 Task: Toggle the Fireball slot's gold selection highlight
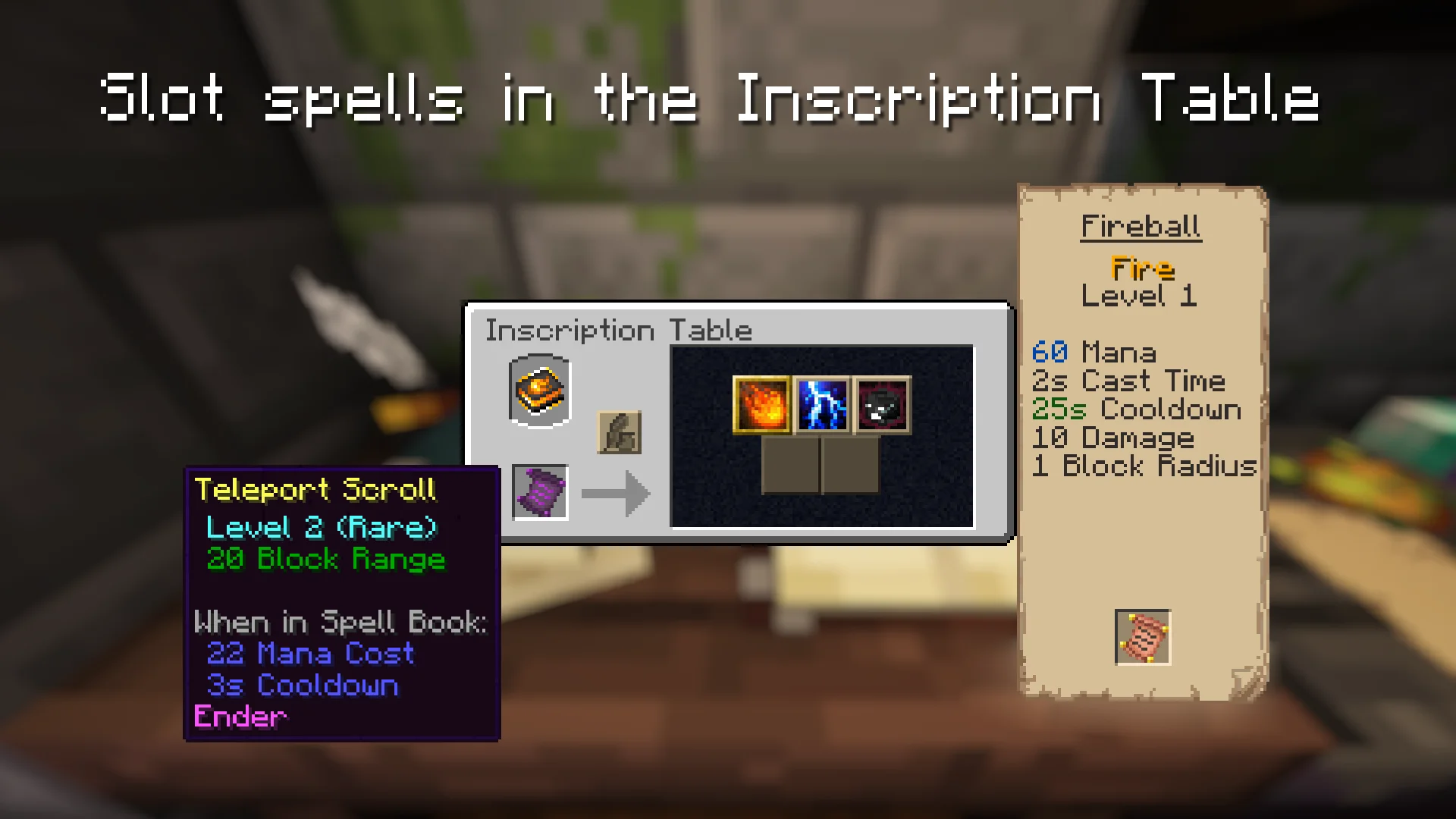pos(761,404)
